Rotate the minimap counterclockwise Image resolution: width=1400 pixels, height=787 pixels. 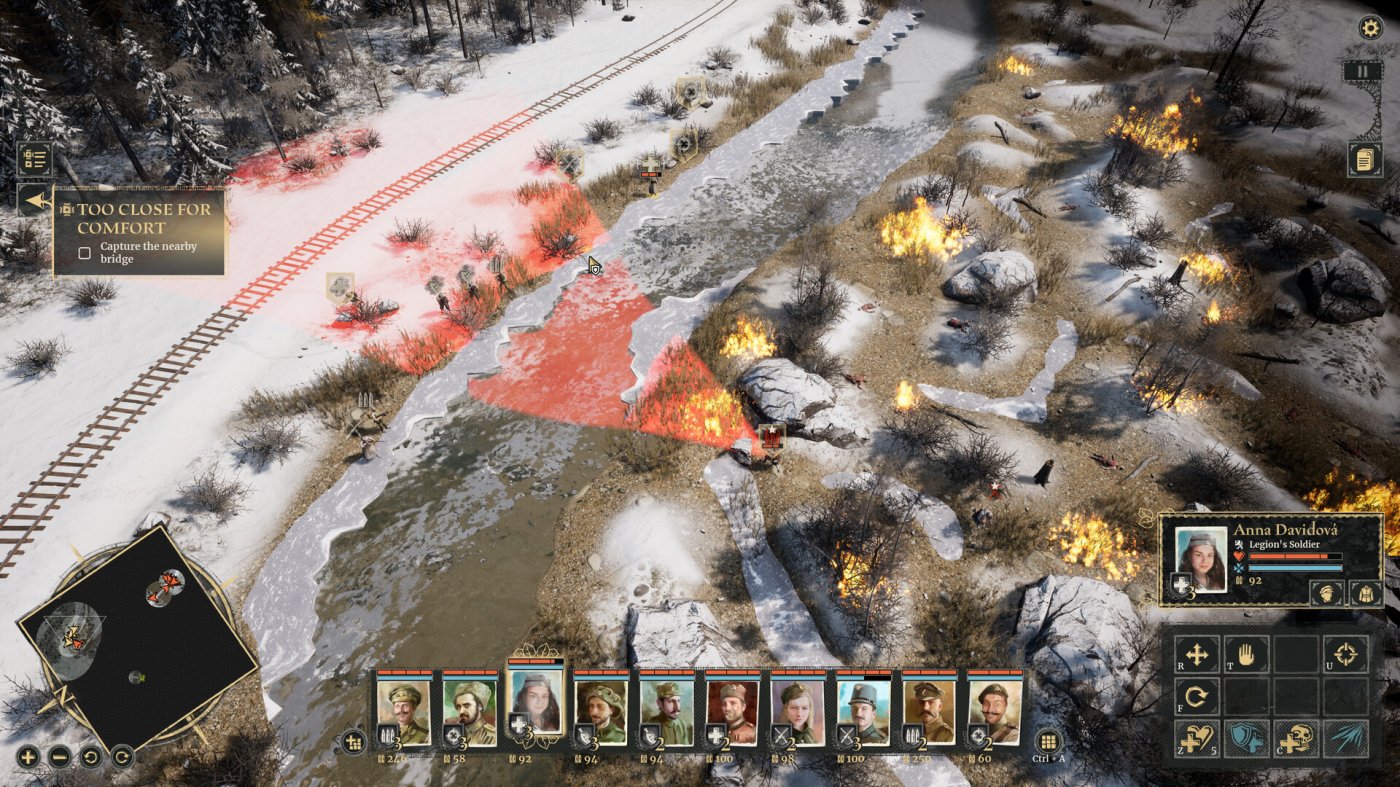92,757
